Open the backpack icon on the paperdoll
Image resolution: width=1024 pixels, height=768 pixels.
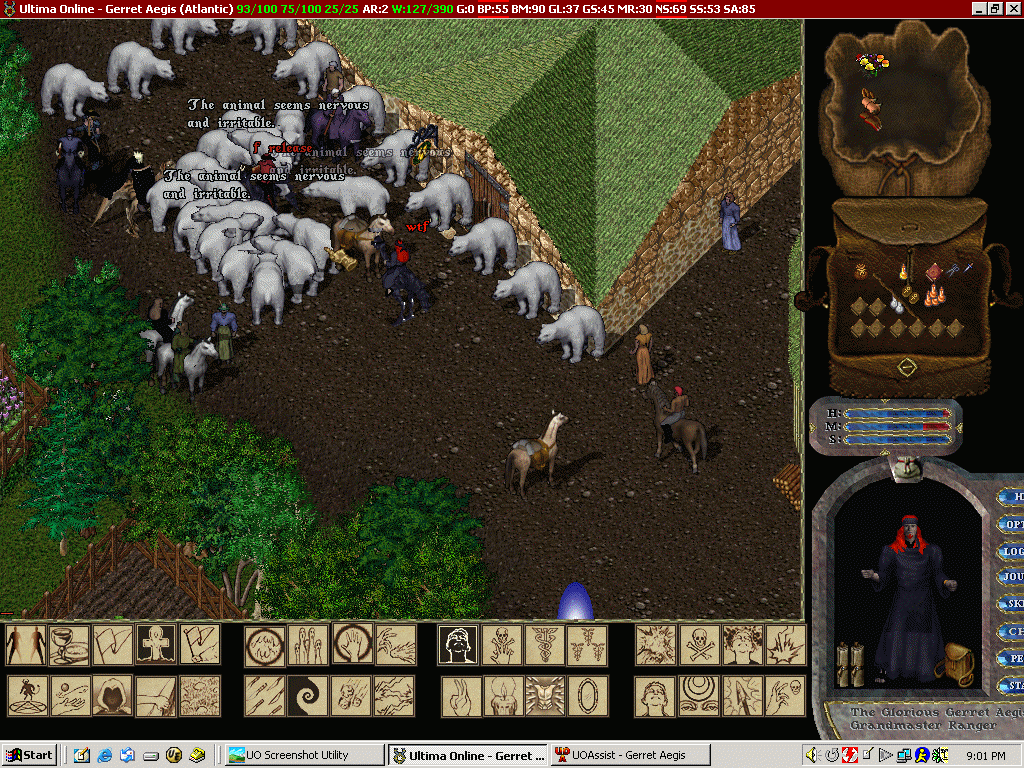pyautogui.click(x=958, y=665)
